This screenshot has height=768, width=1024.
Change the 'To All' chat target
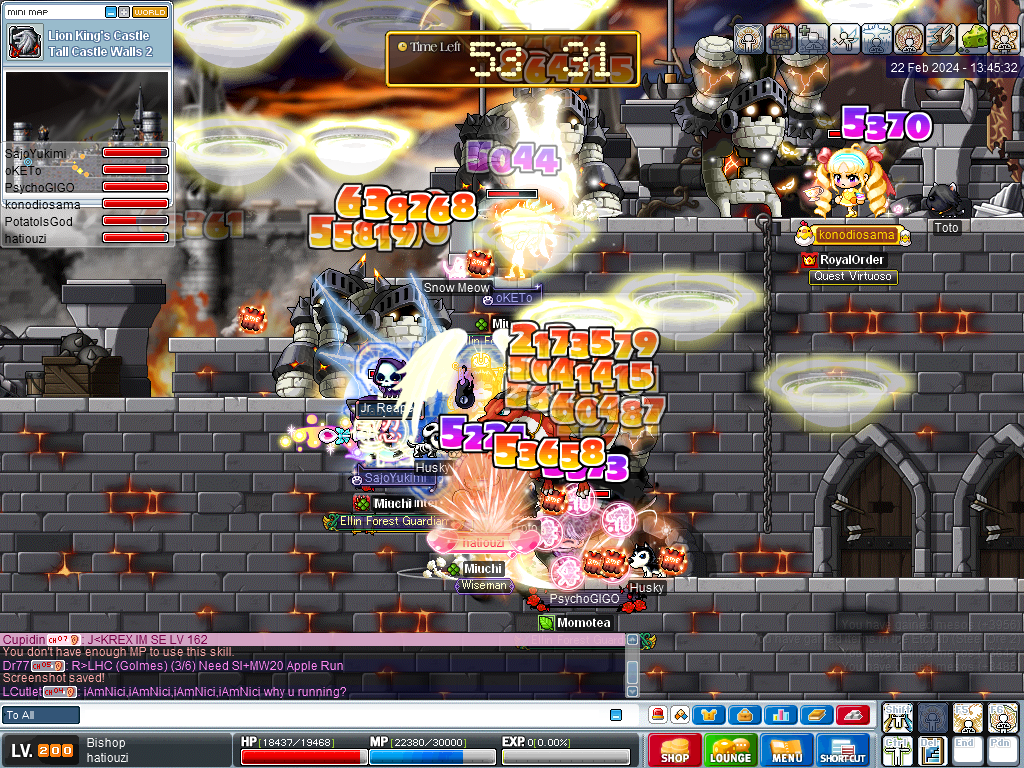pos(41,715)
